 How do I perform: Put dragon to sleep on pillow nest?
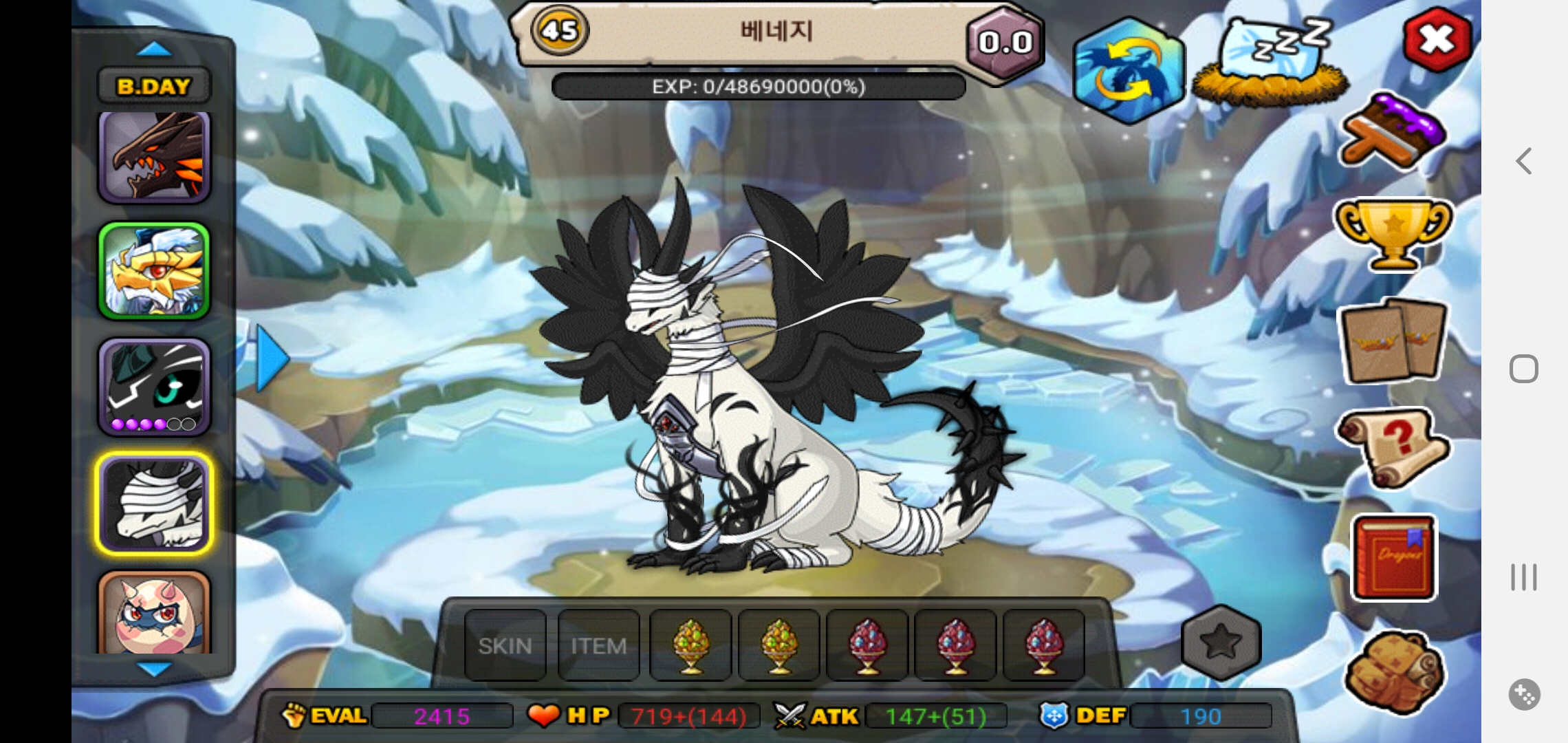coord(1270,63)
